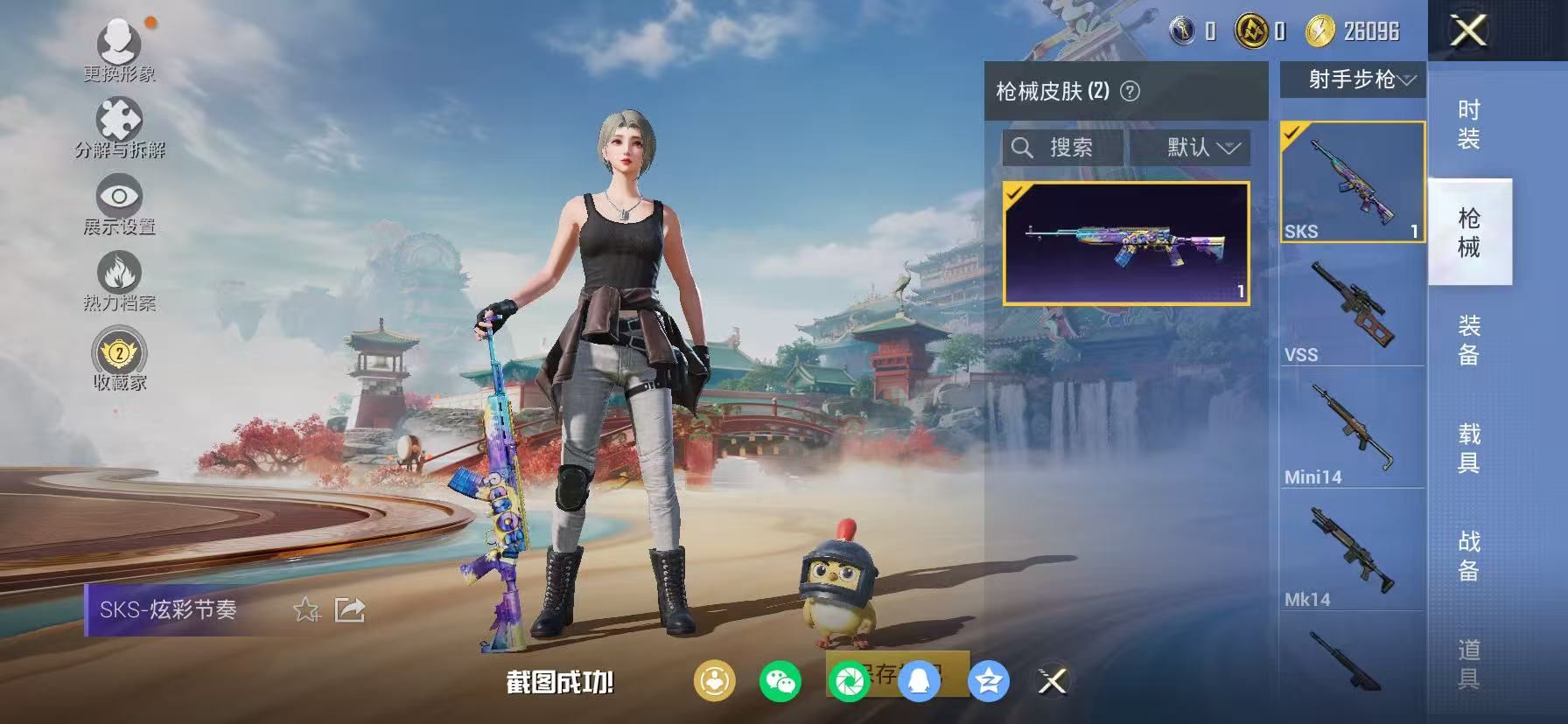Share via the WeChat green icon

pos(781,683)
